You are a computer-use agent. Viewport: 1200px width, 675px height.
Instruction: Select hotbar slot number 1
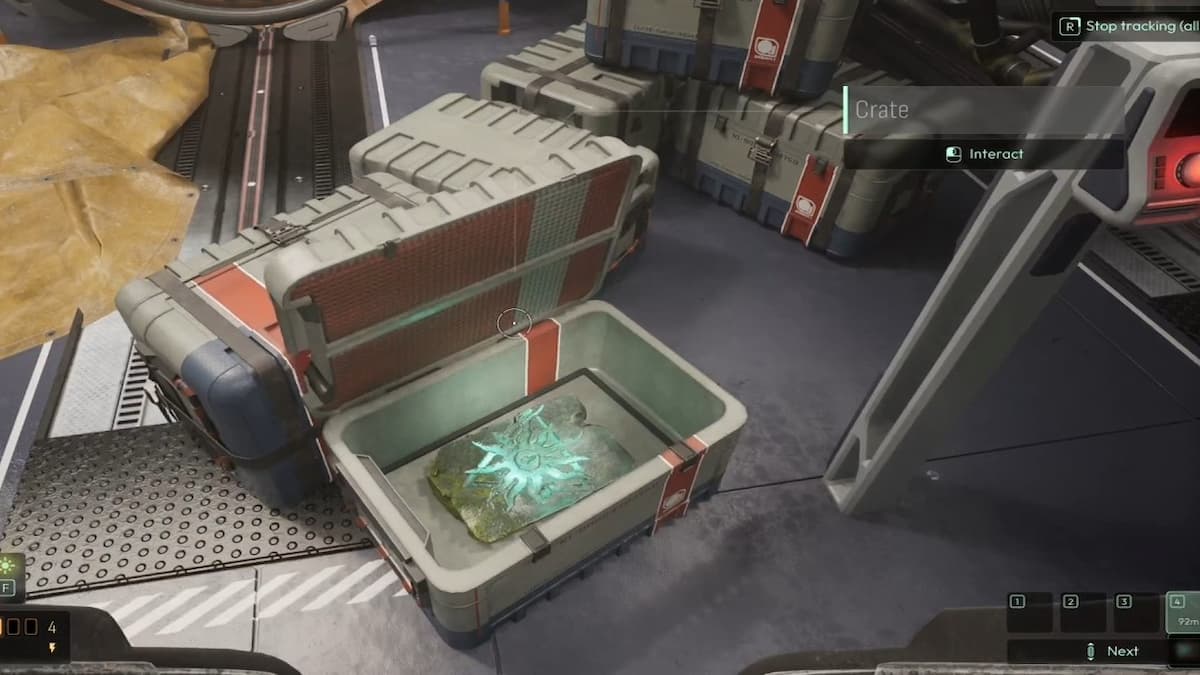point(1030,612)
